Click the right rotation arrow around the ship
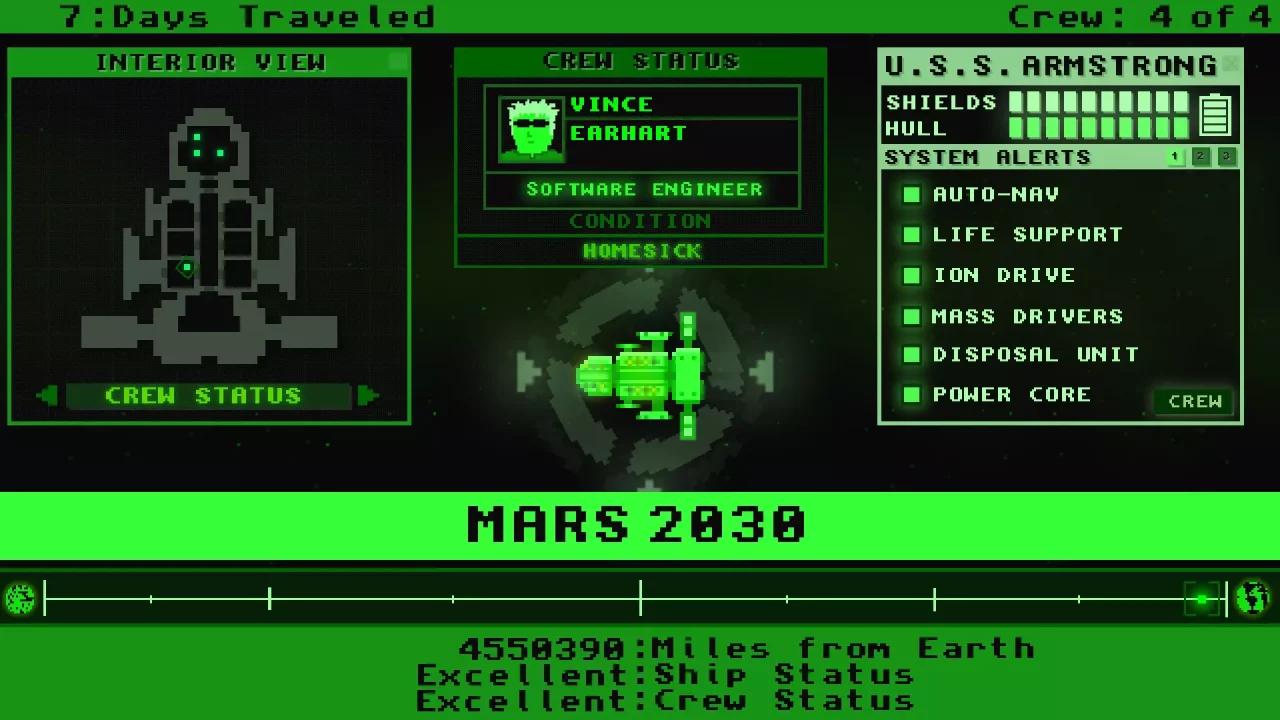 [764, 373]
